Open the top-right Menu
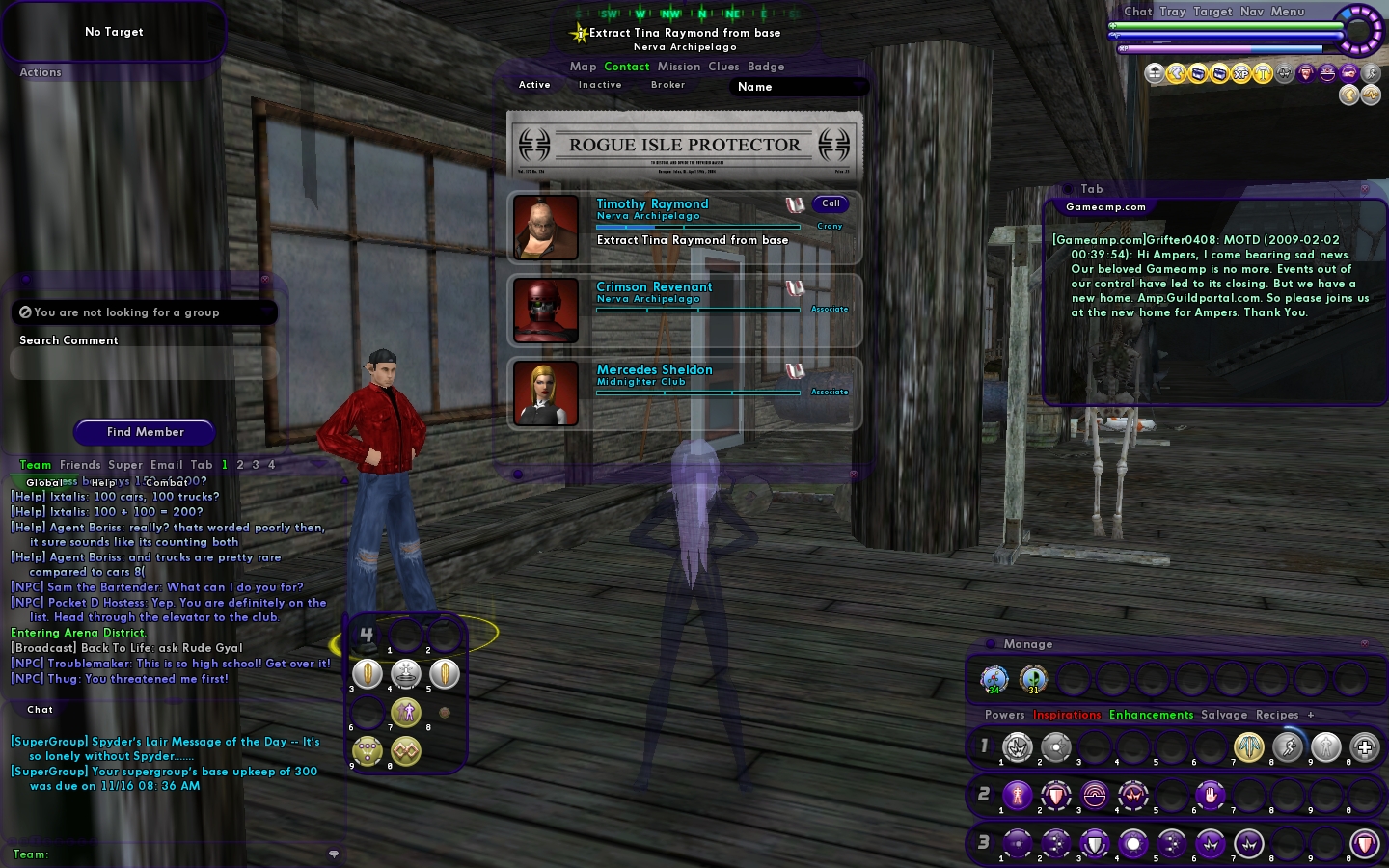This screenshot has width=1389, height=868. coord(1288,12)
